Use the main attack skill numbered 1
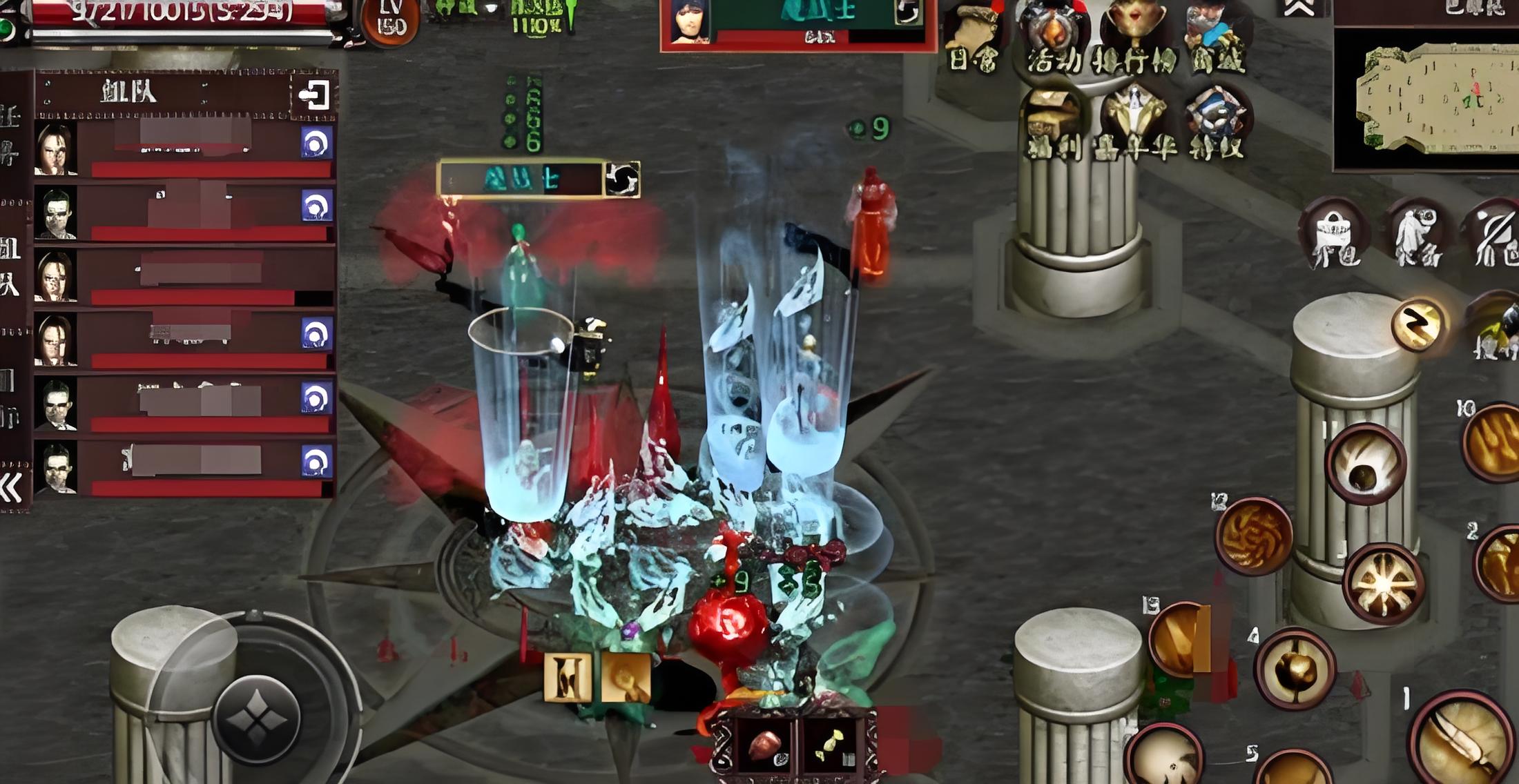 click(x=1460, y=738)
